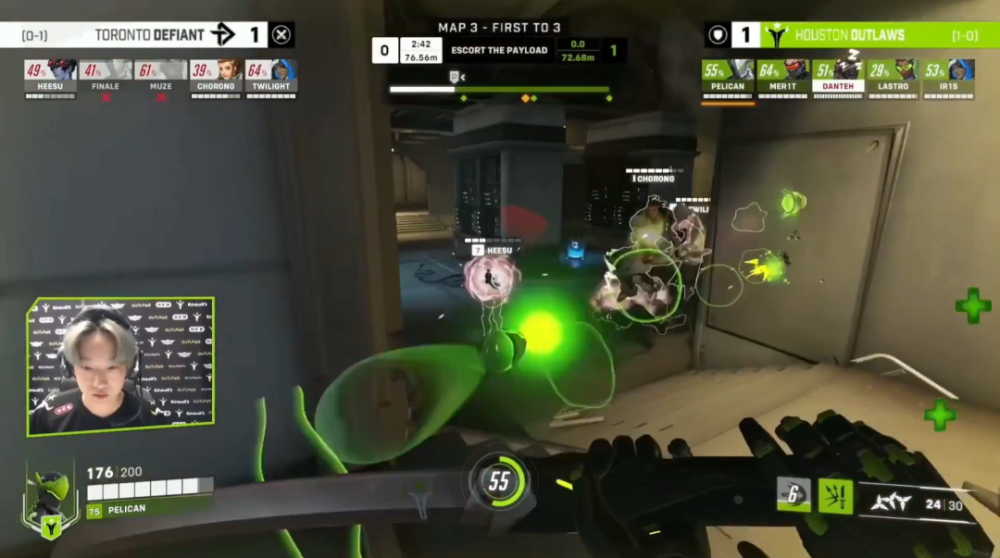Activate the Swift Strike ability on cooldown
This screenshot has width=1000, height=558.
(793, 492)
